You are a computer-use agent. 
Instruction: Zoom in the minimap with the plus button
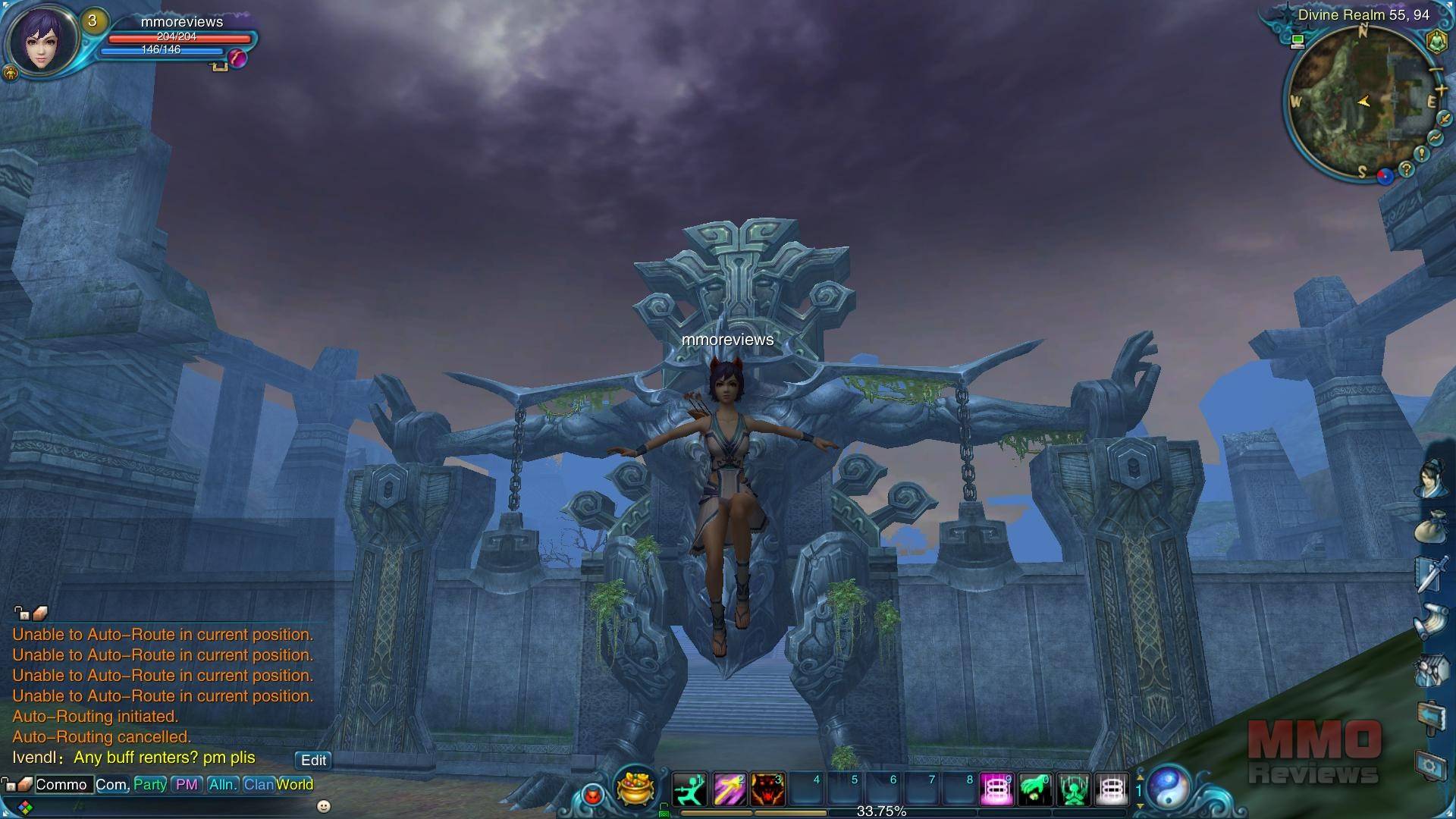tap(1441, 90)
